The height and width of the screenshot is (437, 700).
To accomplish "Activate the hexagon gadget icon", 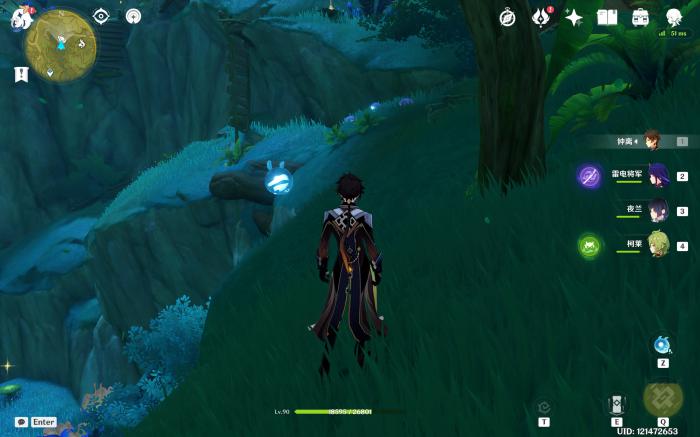I will (x=544, y=407).
